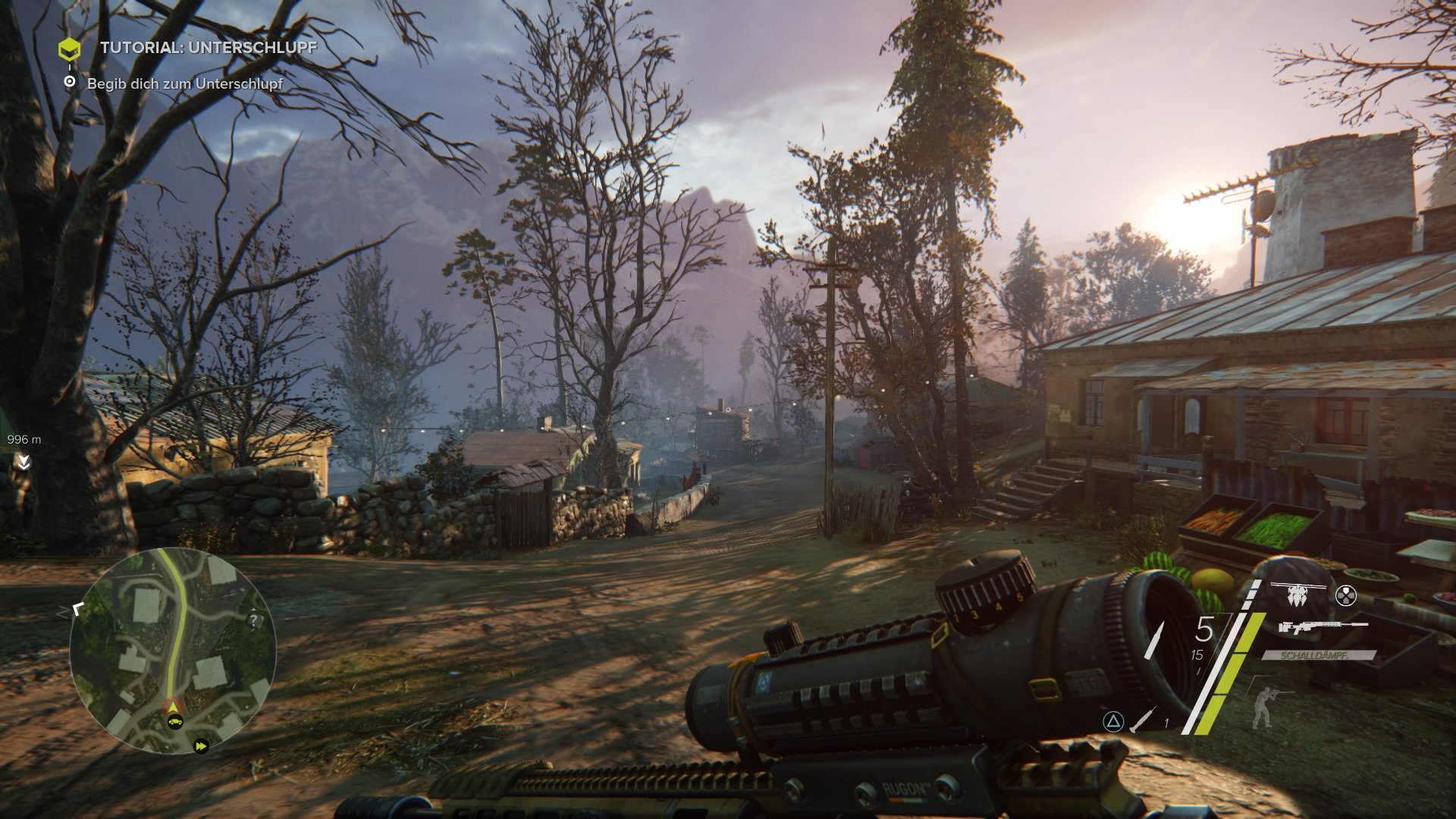This screenshot has width=1456, height=819.
Task: Click the question mark marker on the minimap
Action: (253, 620)
